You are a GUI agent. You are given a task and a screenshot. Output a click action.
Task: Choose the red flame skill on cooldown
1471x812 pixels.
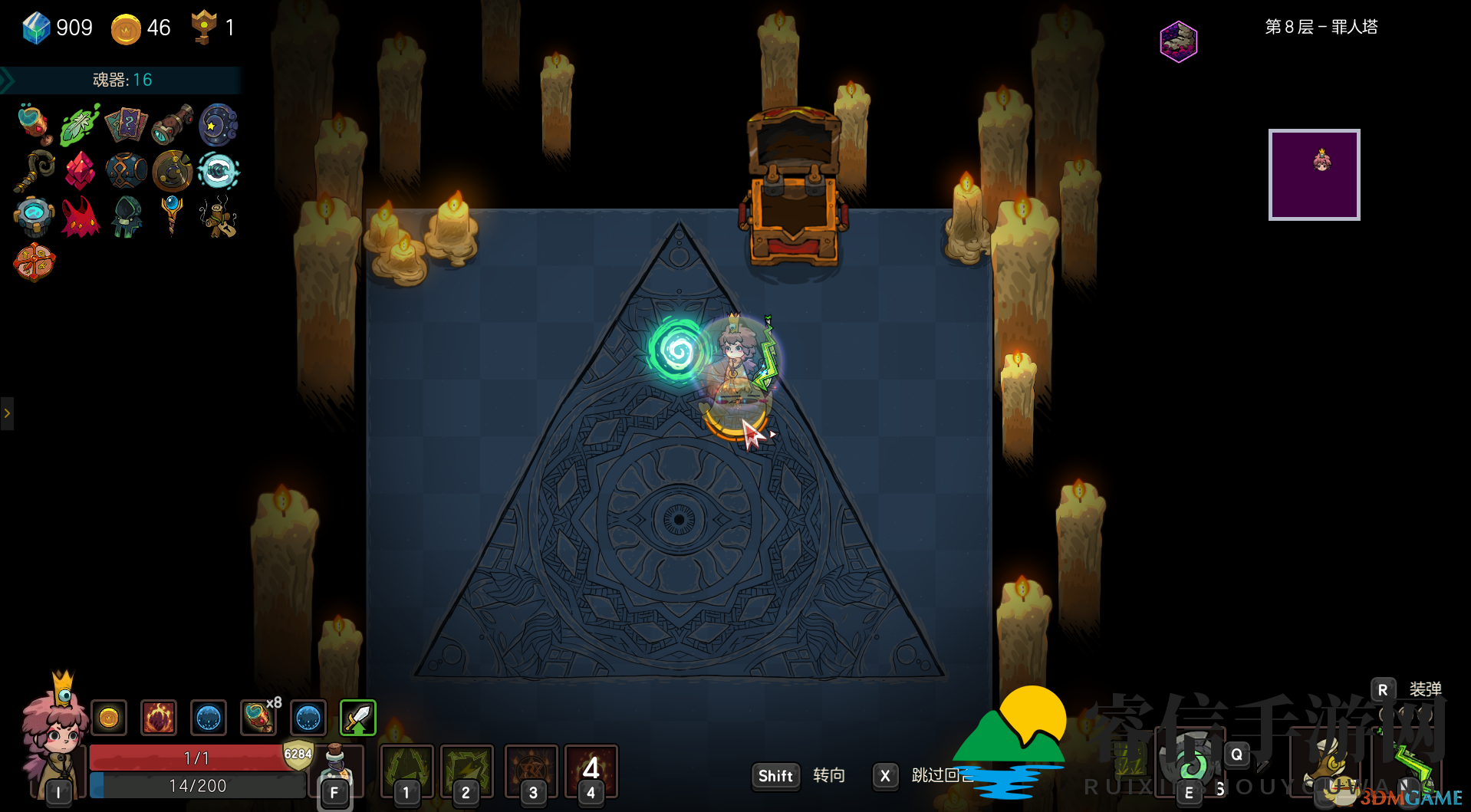[x=591, y=771]
